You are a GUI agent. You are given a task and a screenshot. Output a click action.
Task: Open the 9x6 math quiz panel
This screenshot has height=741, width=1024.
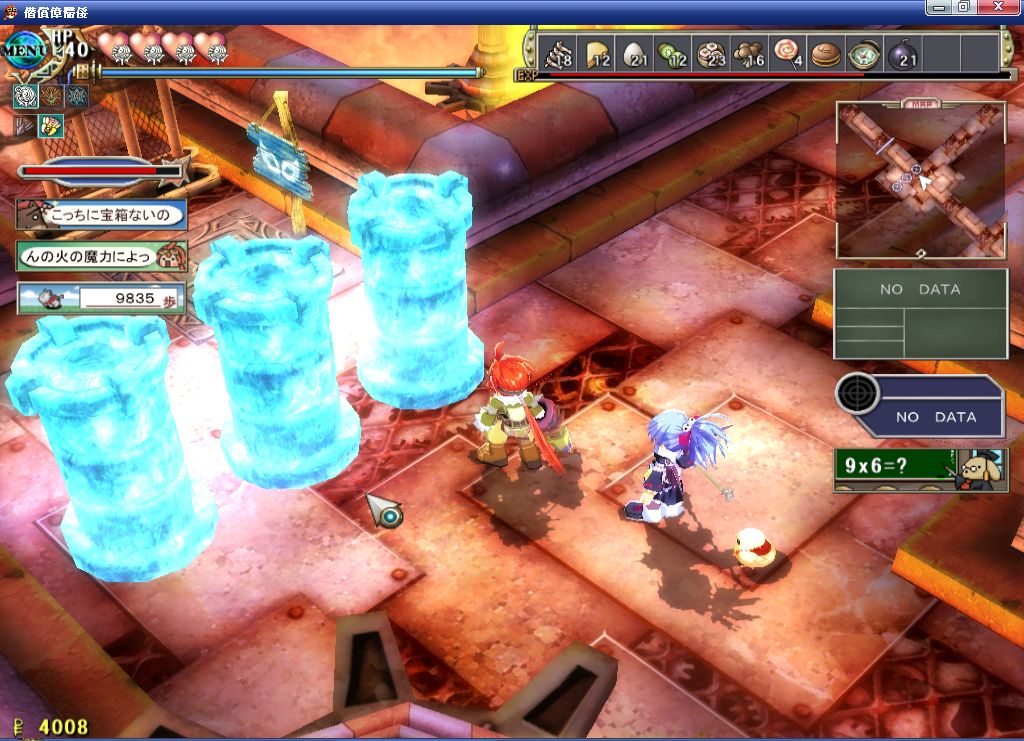[x=918, y=468]
